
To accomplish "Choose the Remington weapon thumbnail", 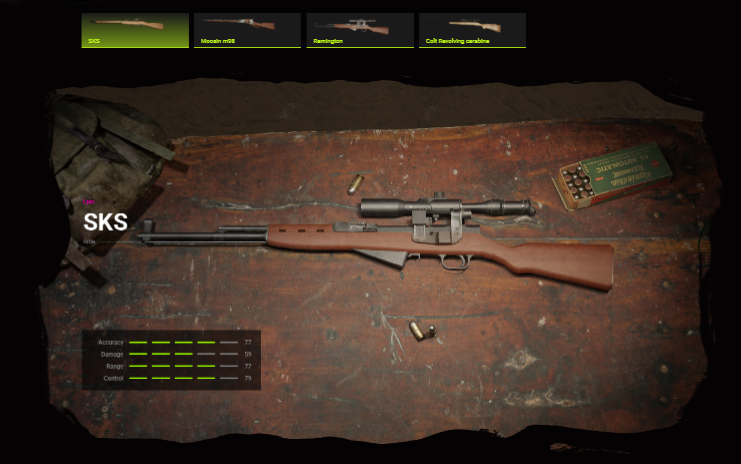I will click(x=360, y=30).
